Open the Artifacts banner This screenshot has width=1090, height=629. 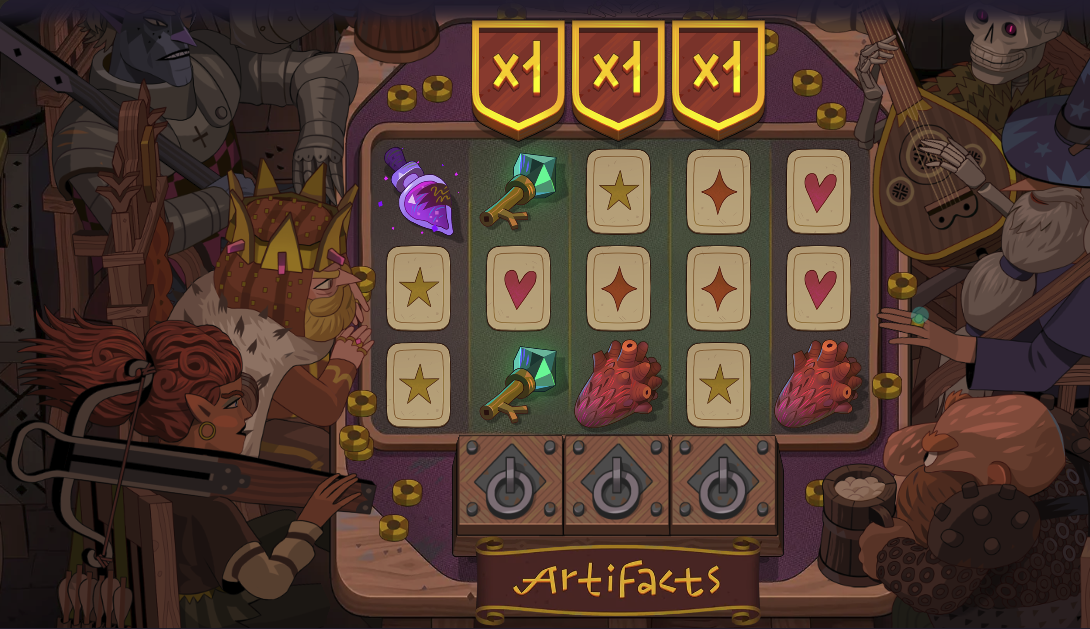(x=617, y=579)
